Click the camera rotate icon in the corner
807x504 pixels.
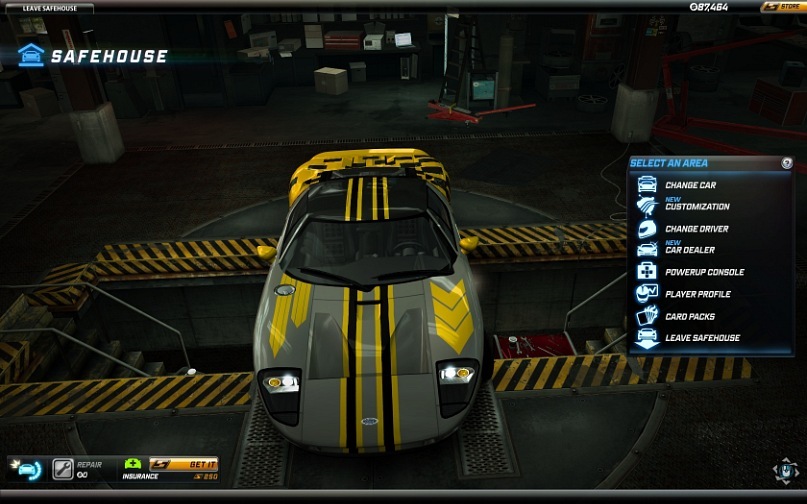785,470
